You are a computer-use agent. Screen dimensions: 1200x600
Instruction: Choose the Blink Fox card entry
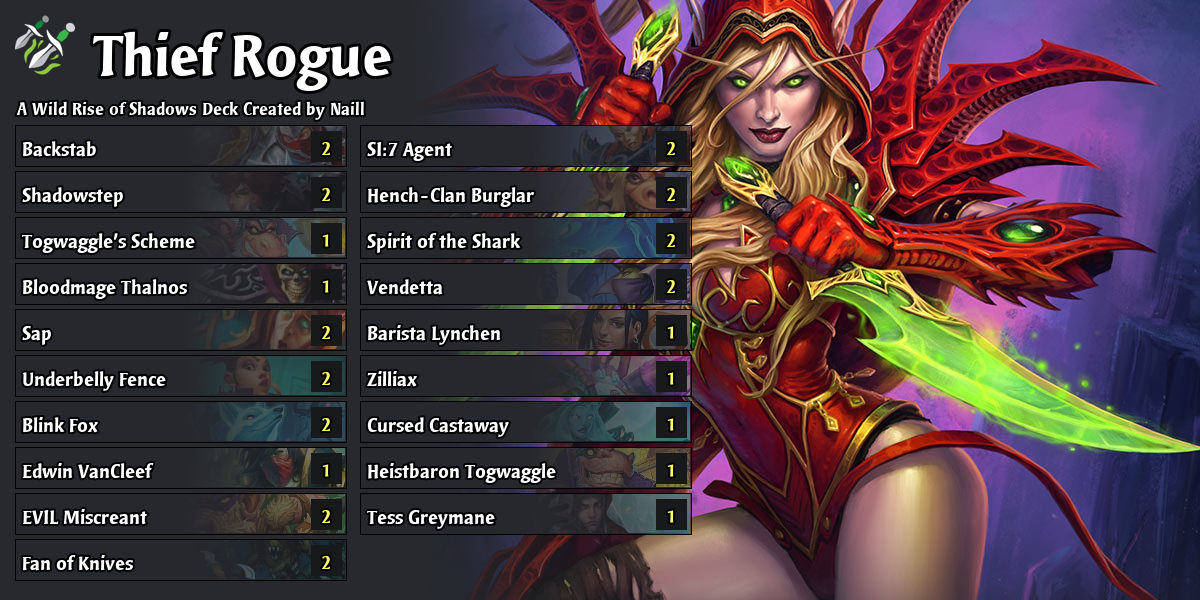point(180,426)
